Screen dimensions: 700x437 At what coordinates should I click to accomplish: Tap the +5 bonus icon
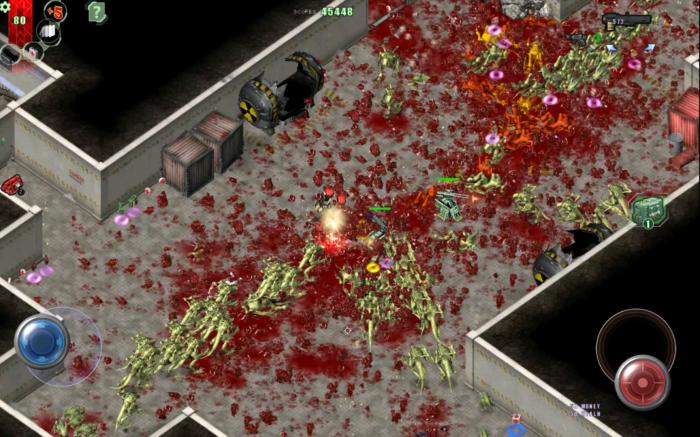[x=55, y=12]
